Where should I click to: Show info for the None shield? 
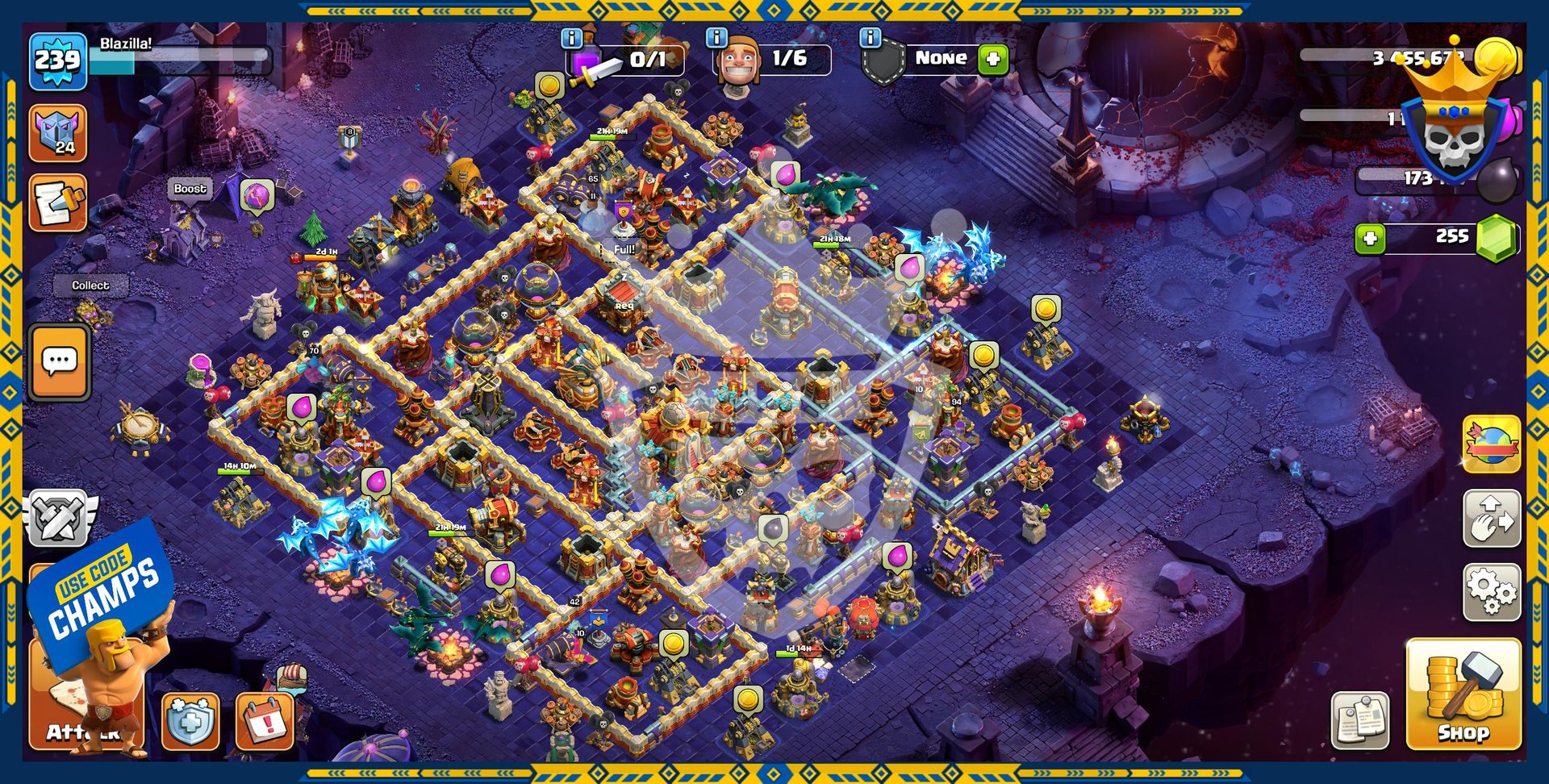870,37
